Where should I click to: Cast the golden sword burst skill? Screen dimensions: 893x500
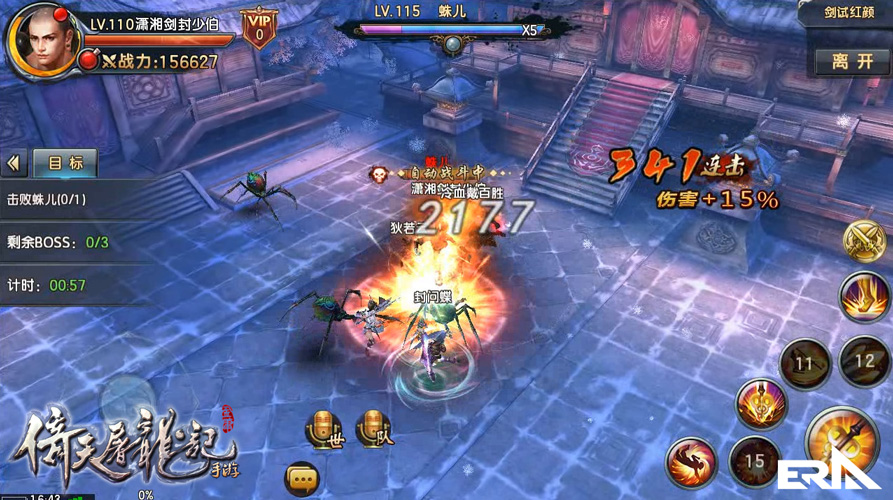(x=761, y=405)
